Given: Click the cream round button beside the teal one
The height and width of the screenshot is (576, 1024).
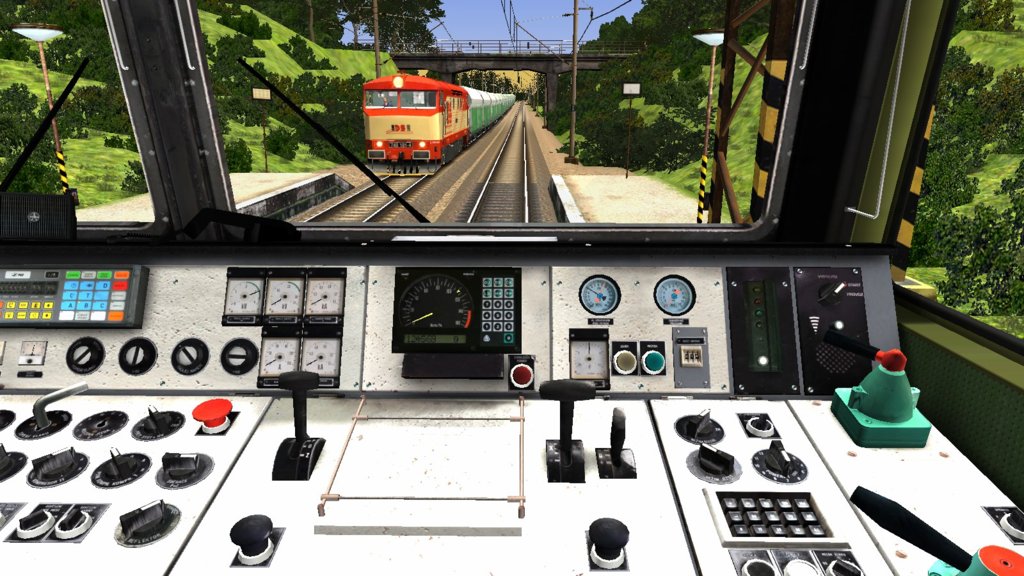Looking at the screenshot, I should (x=625, y=358).
